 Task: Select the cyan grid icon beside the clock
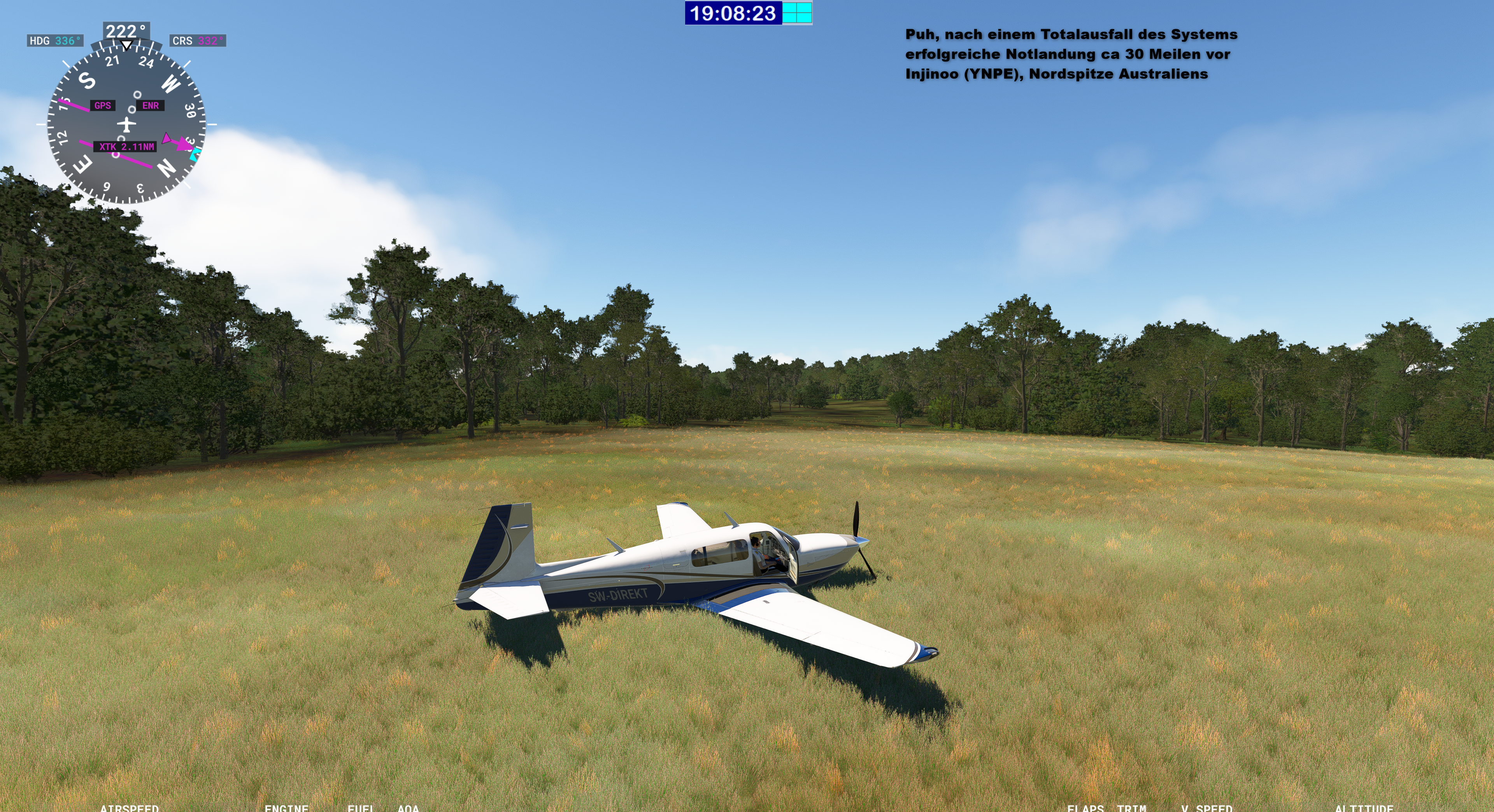tap(797, 13)
